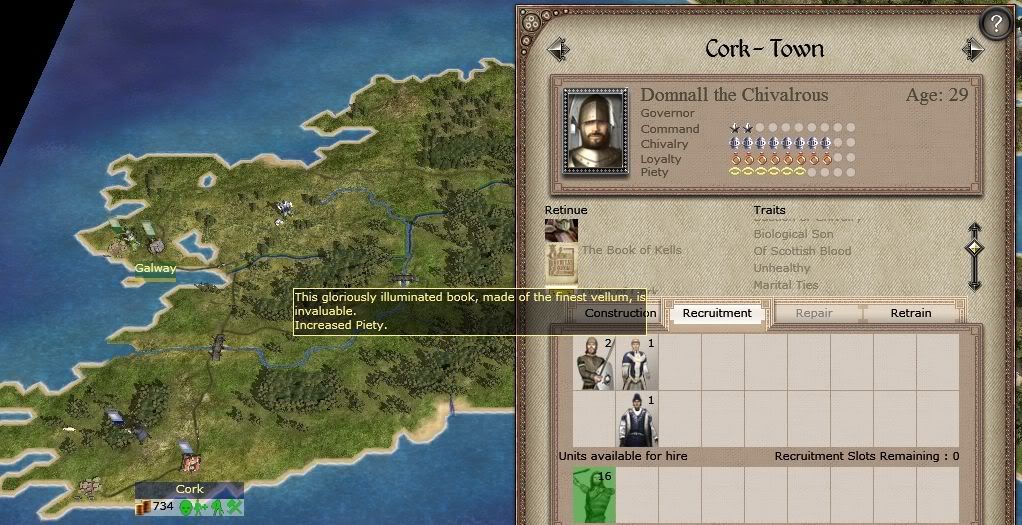
Task: Select the Galway settlement label on map
Action: tap(155, 268)
